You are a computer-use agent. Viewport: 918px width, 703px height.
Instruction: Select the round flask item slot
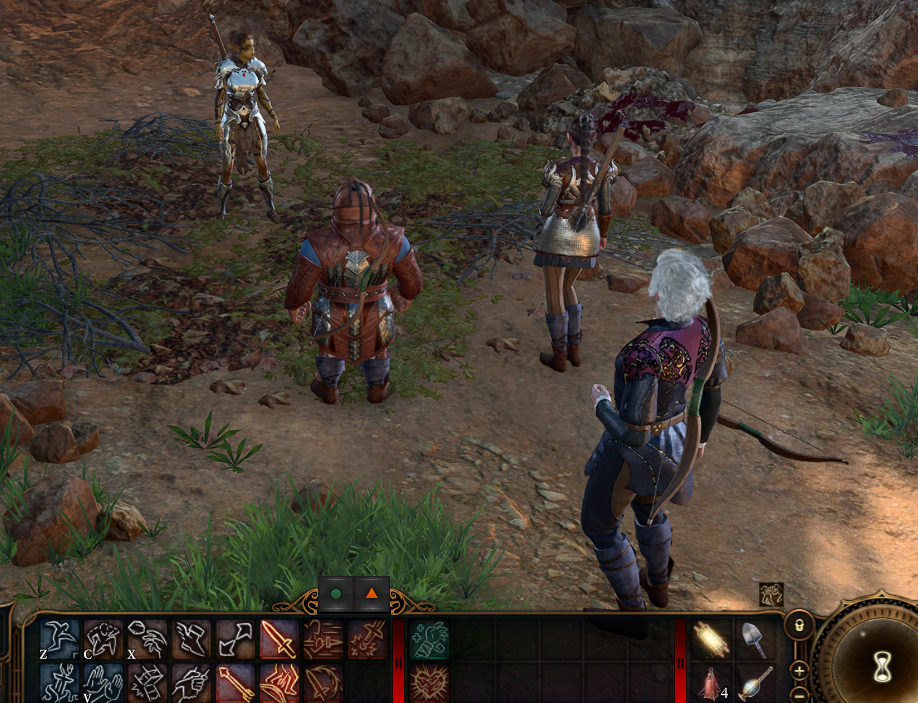point(753,682)
